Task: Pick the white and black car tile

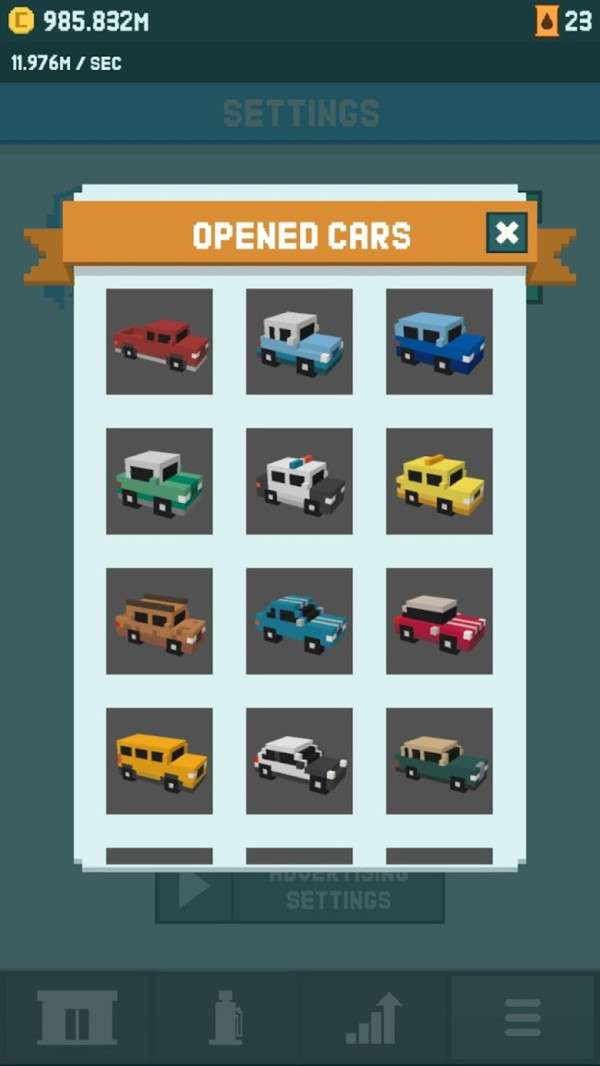Action: pos(299,761)
